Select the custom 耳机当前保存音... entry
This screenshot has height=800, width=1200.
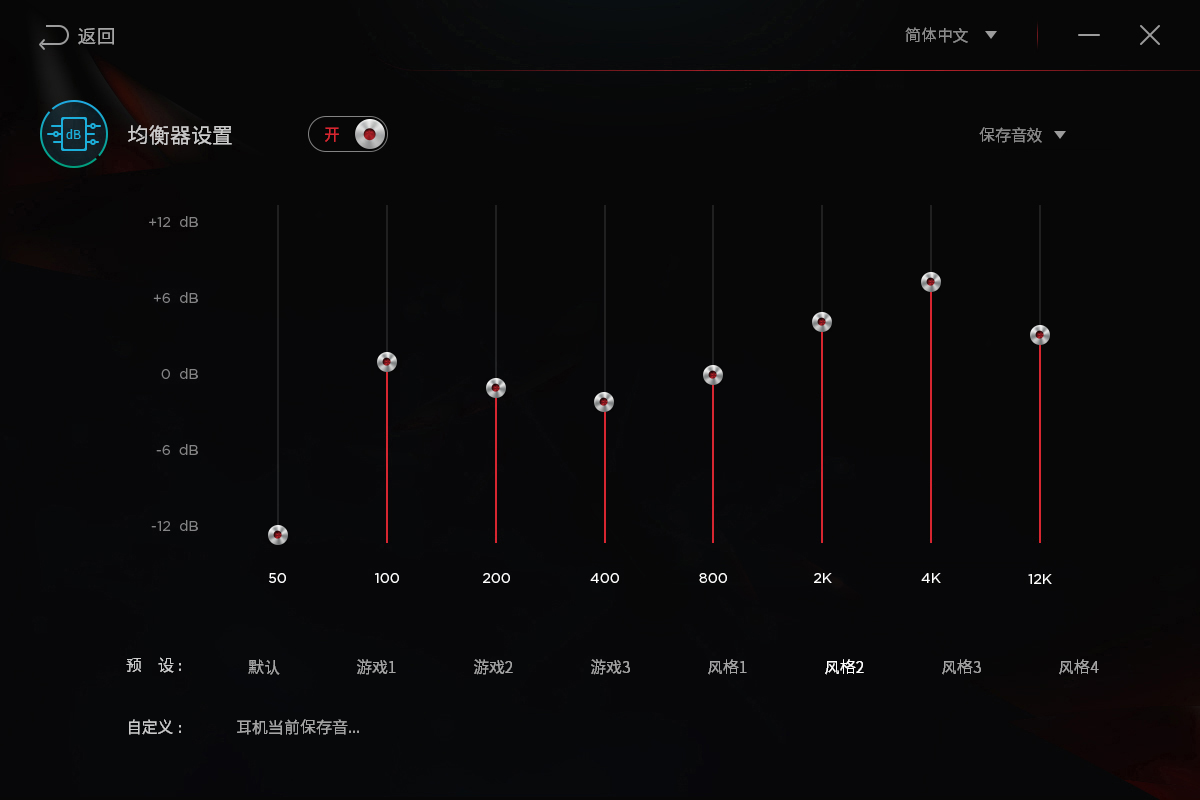tap(298, 727)
